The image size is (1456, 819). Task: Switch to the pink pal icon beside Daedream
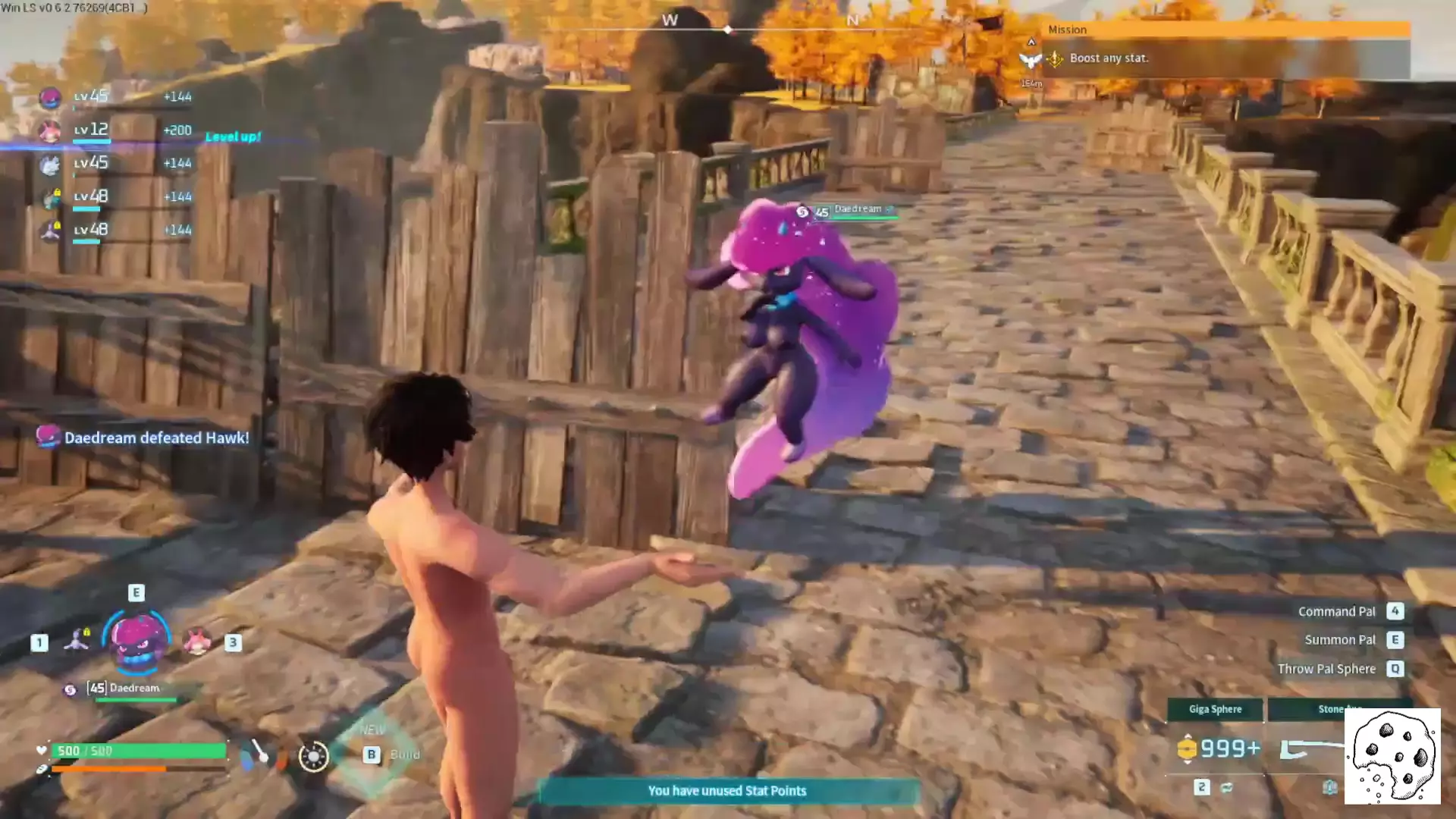point(197,642)
